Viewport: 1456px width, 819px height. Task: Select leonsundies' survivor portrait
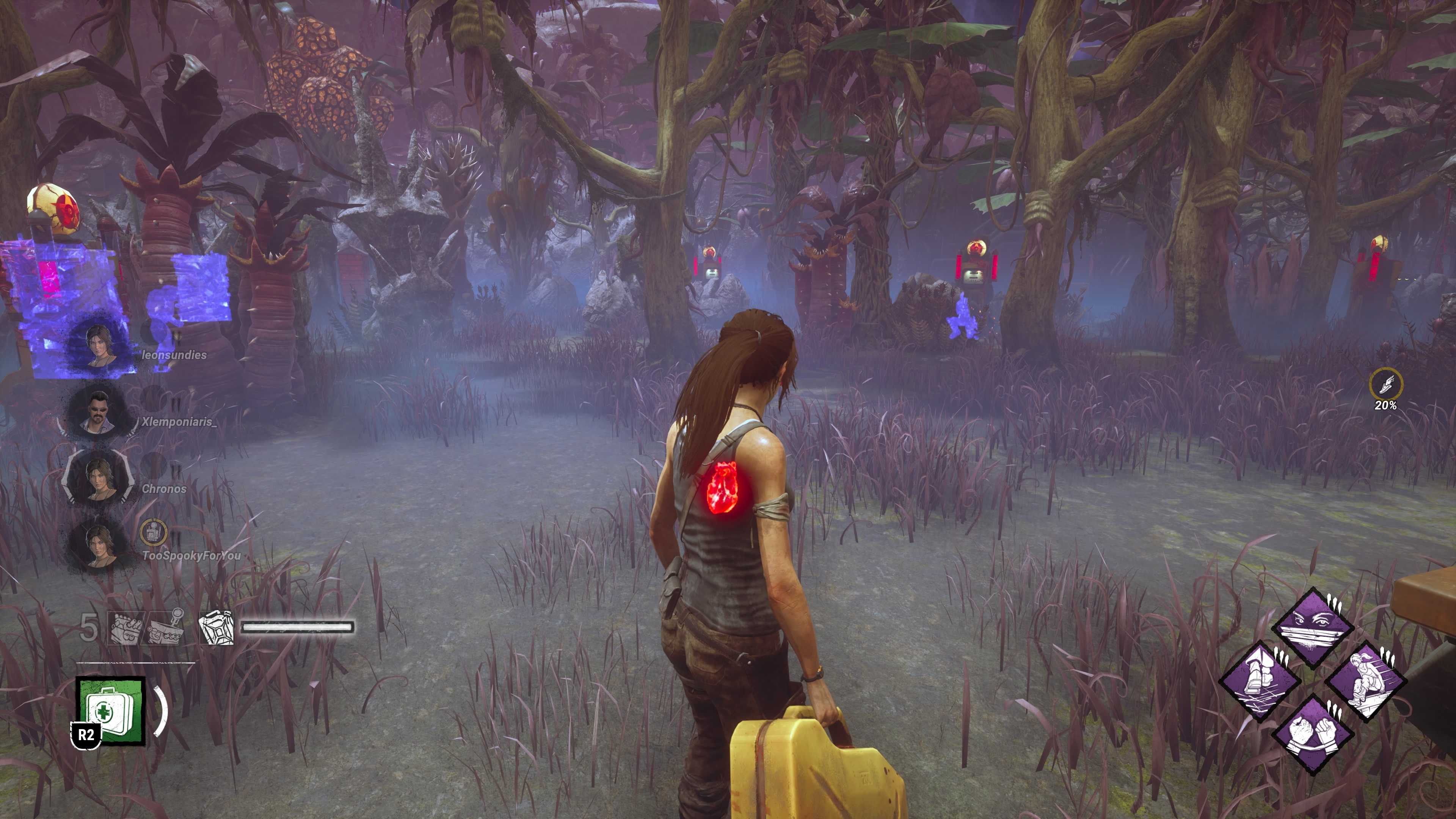pos(99,345)
